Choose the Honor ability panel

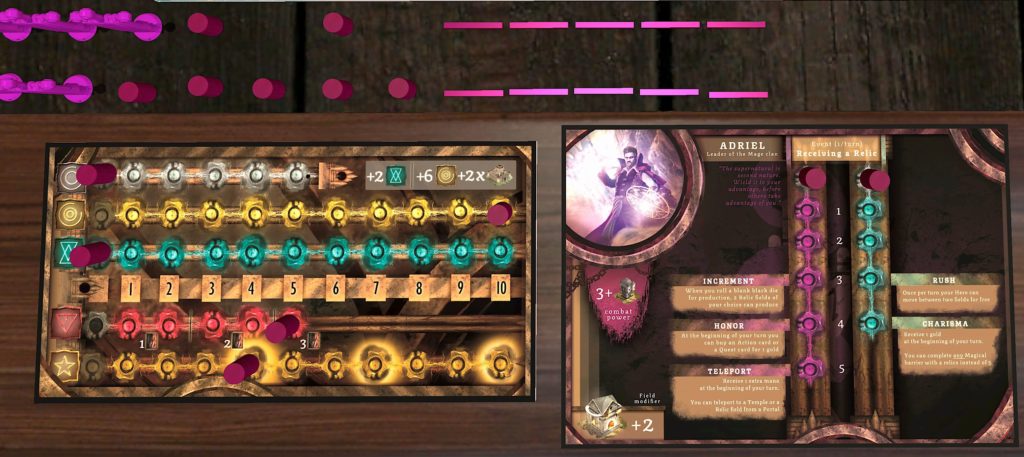click(729, 343)
